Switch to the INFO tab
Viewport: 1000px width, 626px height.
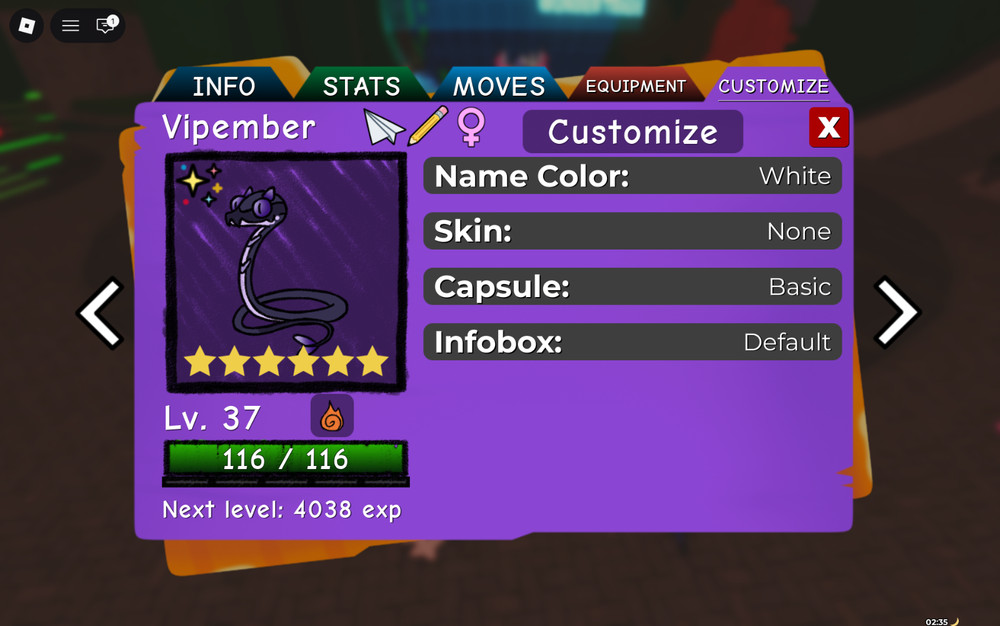coord(224,86)
